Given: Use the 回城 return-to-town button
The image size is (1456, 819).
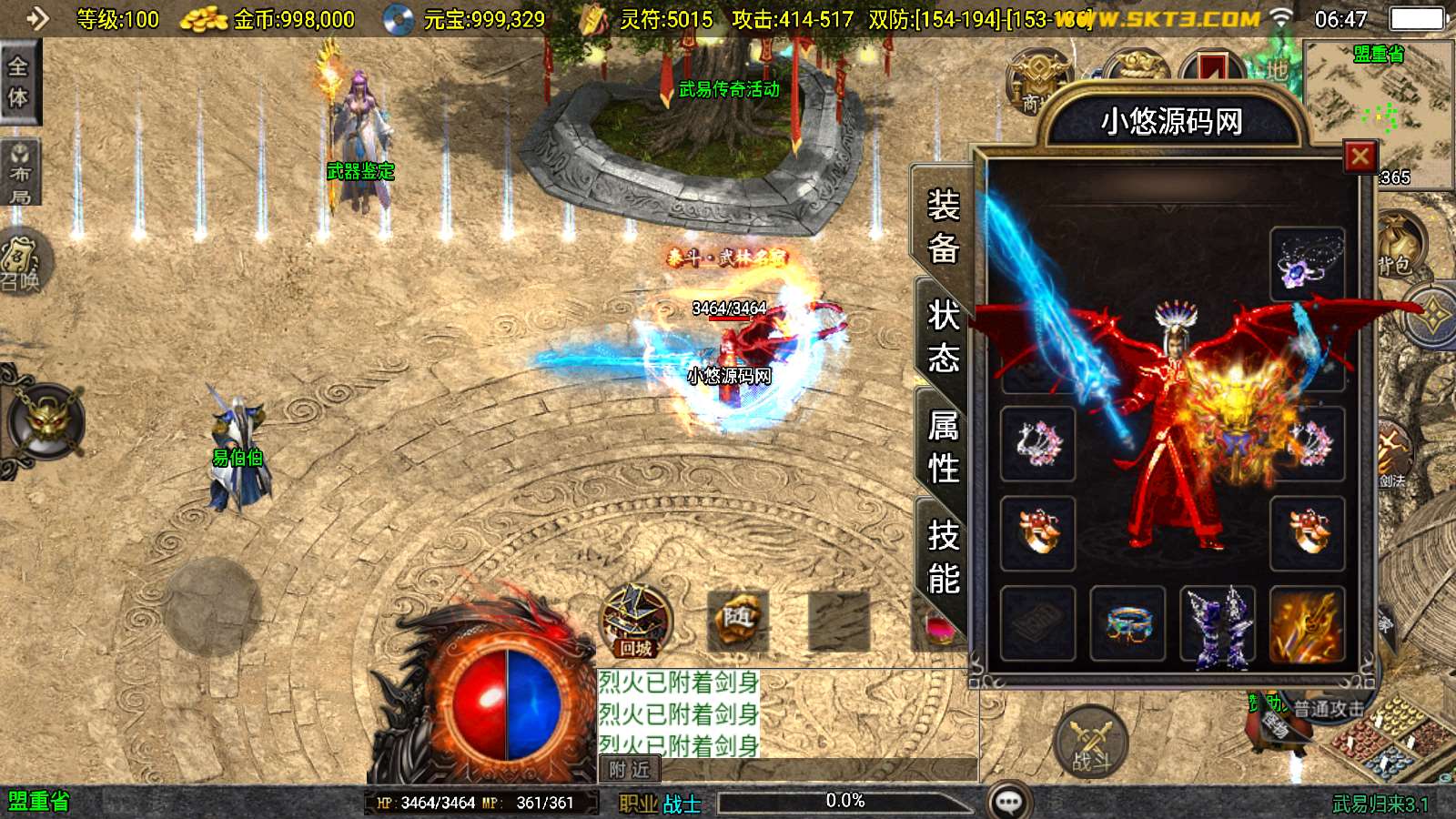Looking at the screenshot, I should (x=636, y=622).
